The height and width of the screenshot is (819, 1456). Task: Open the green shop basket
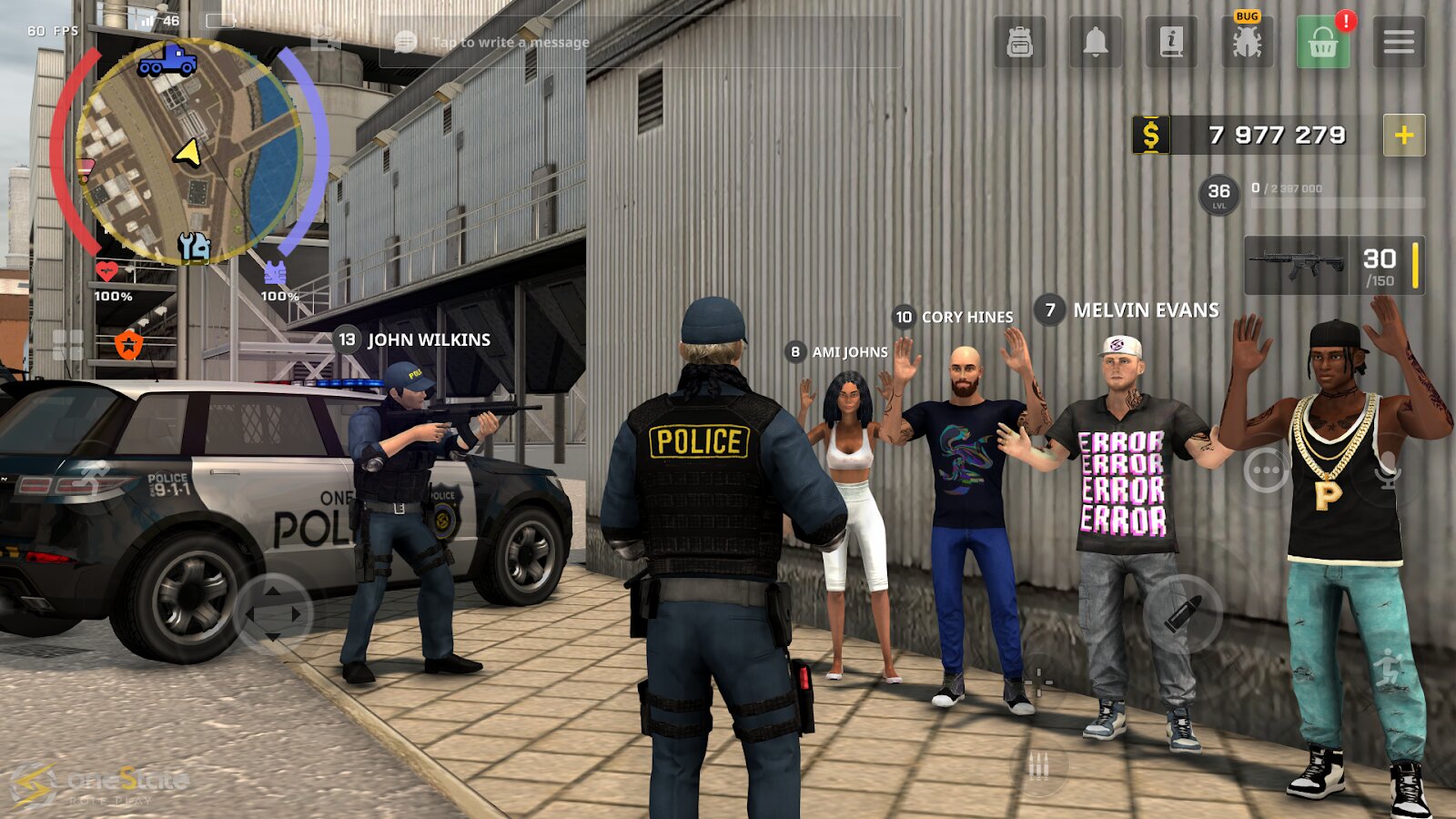[1322, 42]
